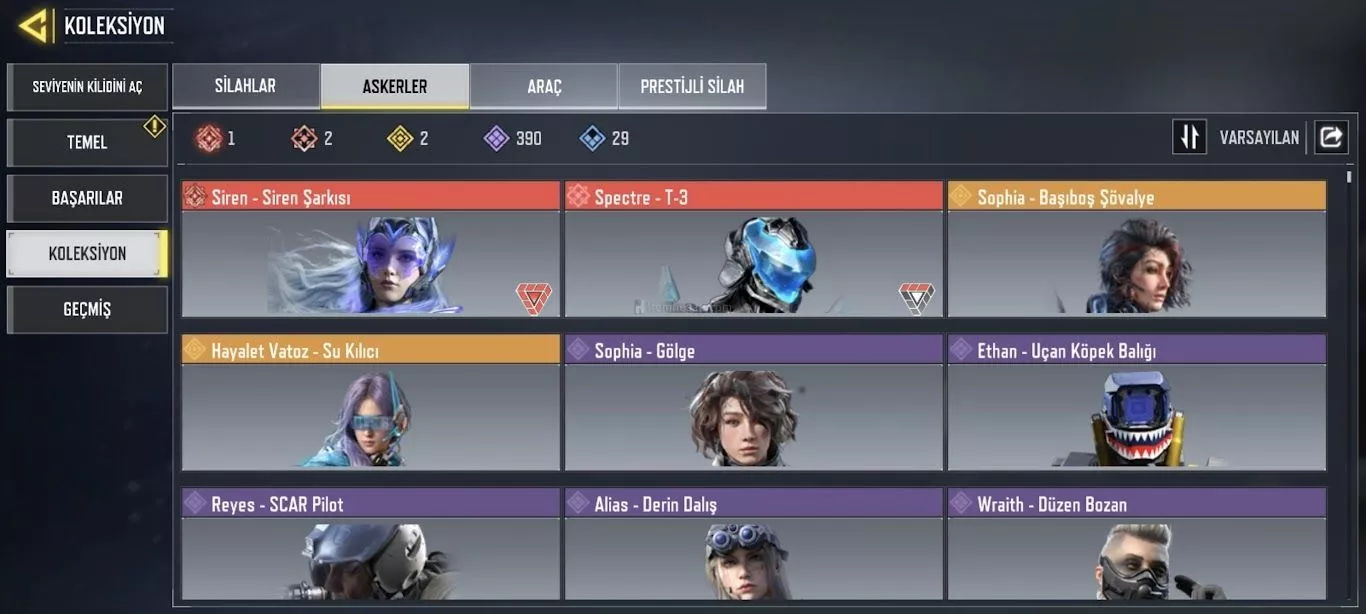The image size is (1366, 614).
Task: Choose the Koleksiyon menu entry
Action: point(87,254)
